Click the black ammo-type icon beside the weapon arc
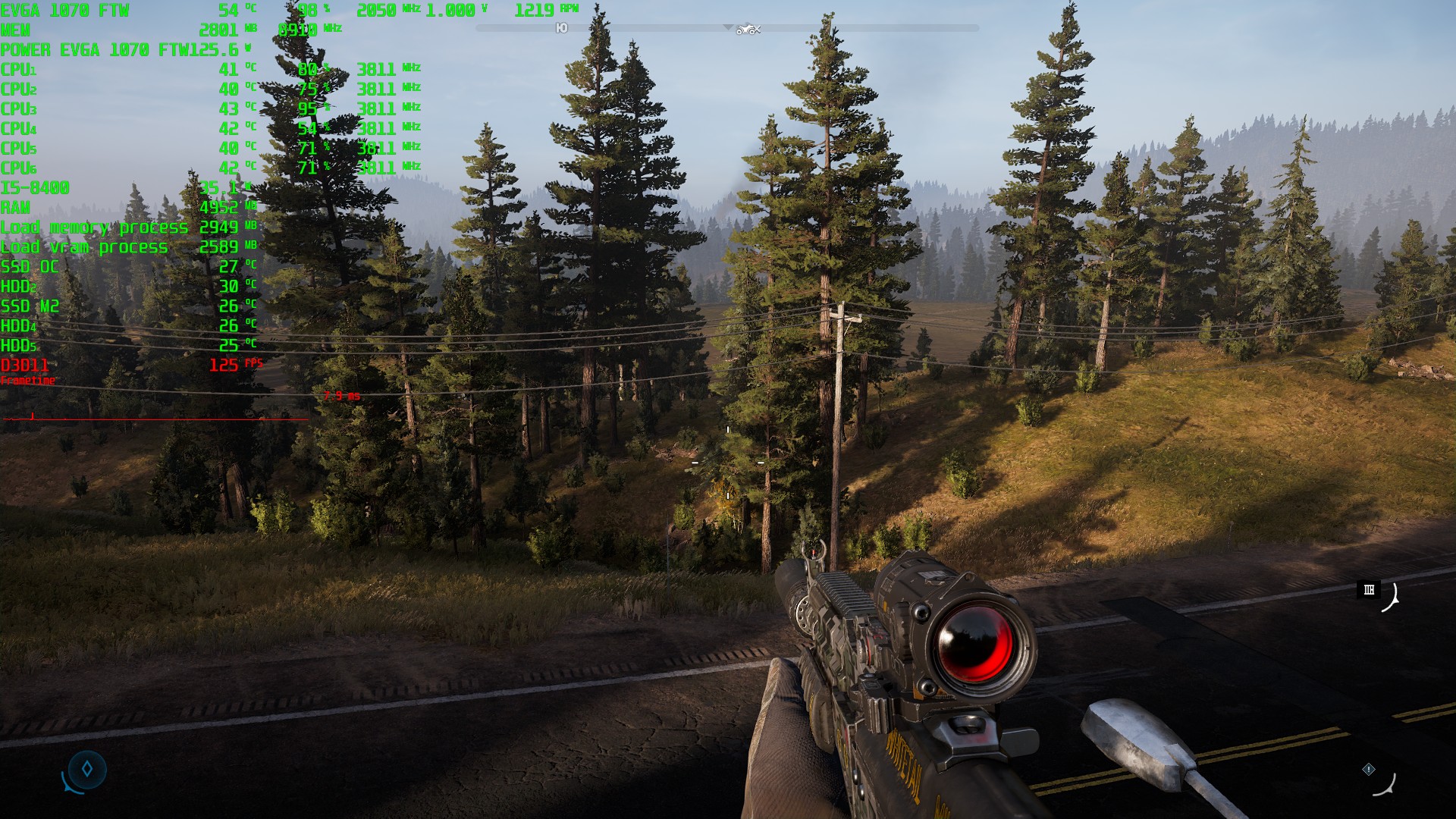Viewport: 1456px width, 819px height. click(1369, 589)
